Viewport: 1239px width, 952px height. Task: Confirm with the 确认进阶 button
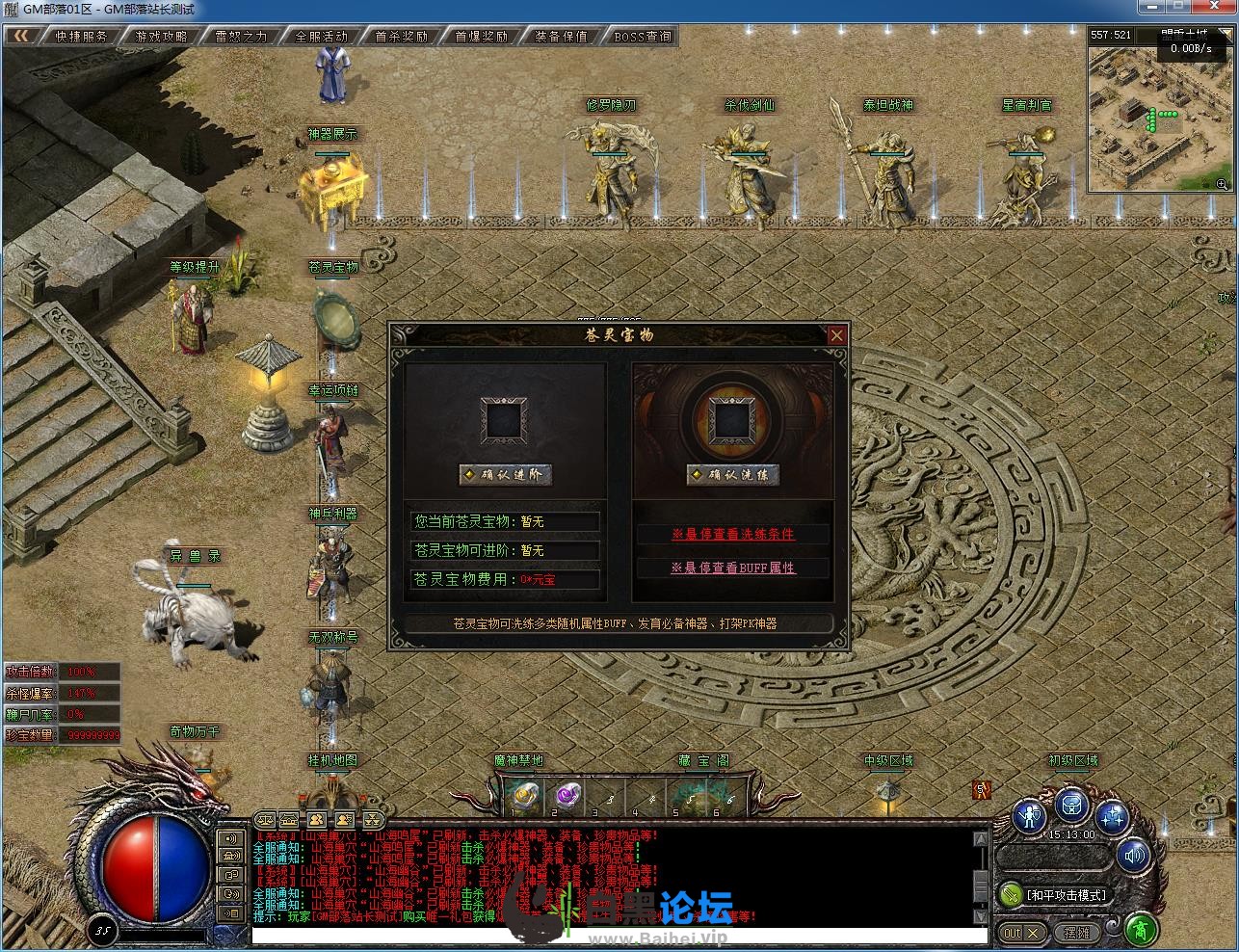pos(506,474)
